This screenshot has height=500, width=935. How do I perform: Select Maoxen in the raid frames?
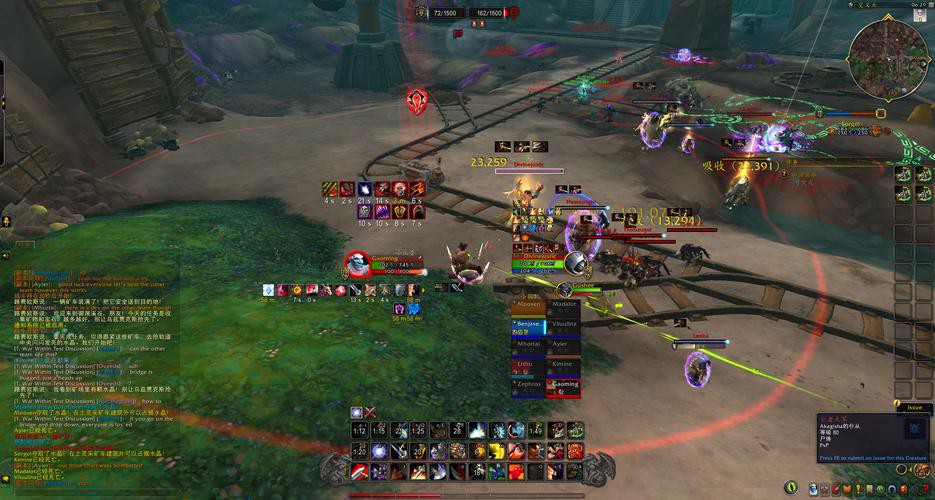(528, 306)
